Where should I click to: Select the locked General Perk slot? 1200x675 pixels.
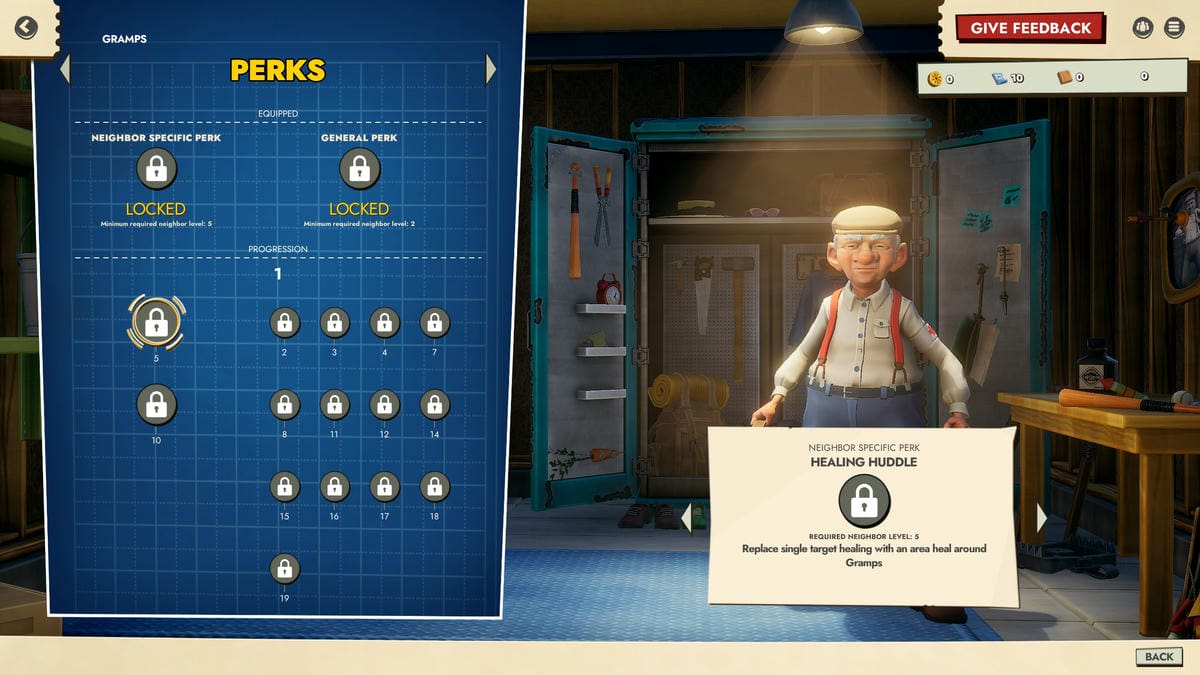pyautogui.click(x=359, y=169)
